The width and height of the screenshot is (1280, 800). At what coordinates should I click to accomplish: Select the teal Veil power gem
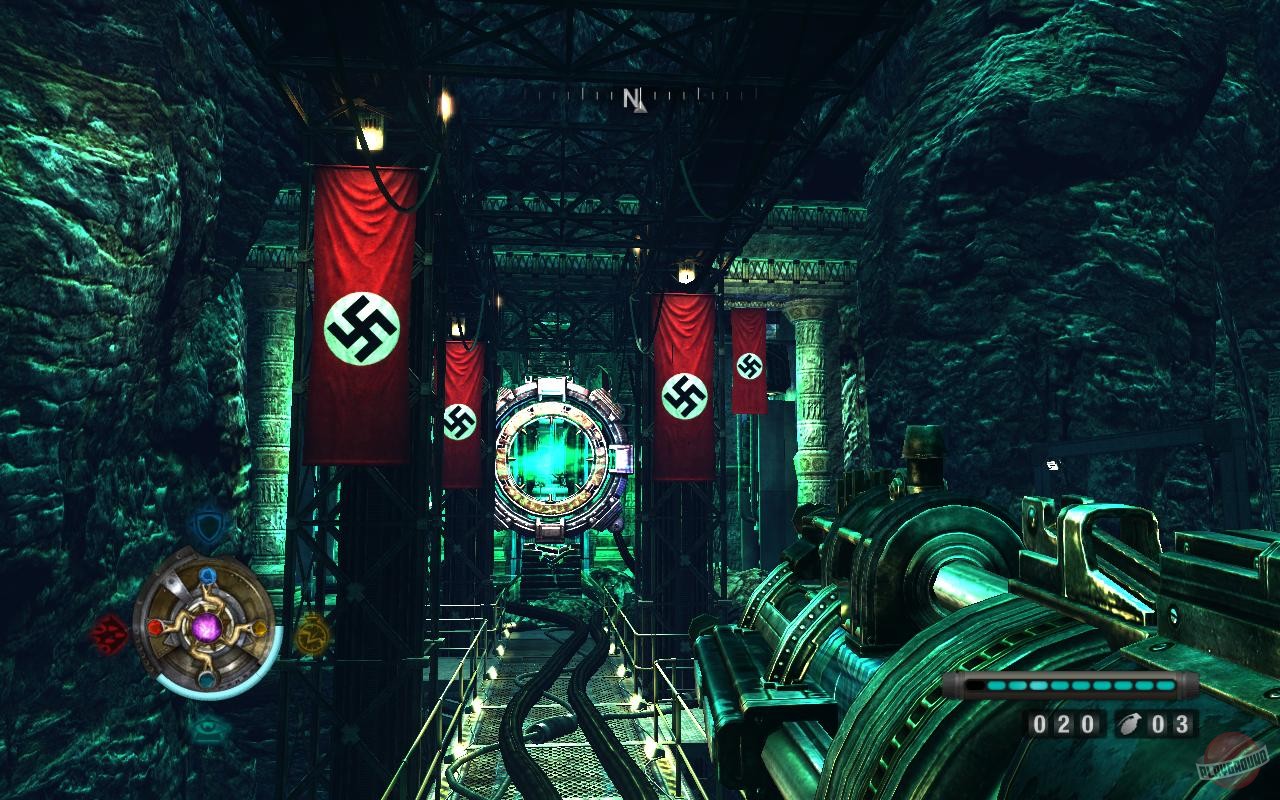click(x=206, y=678)
